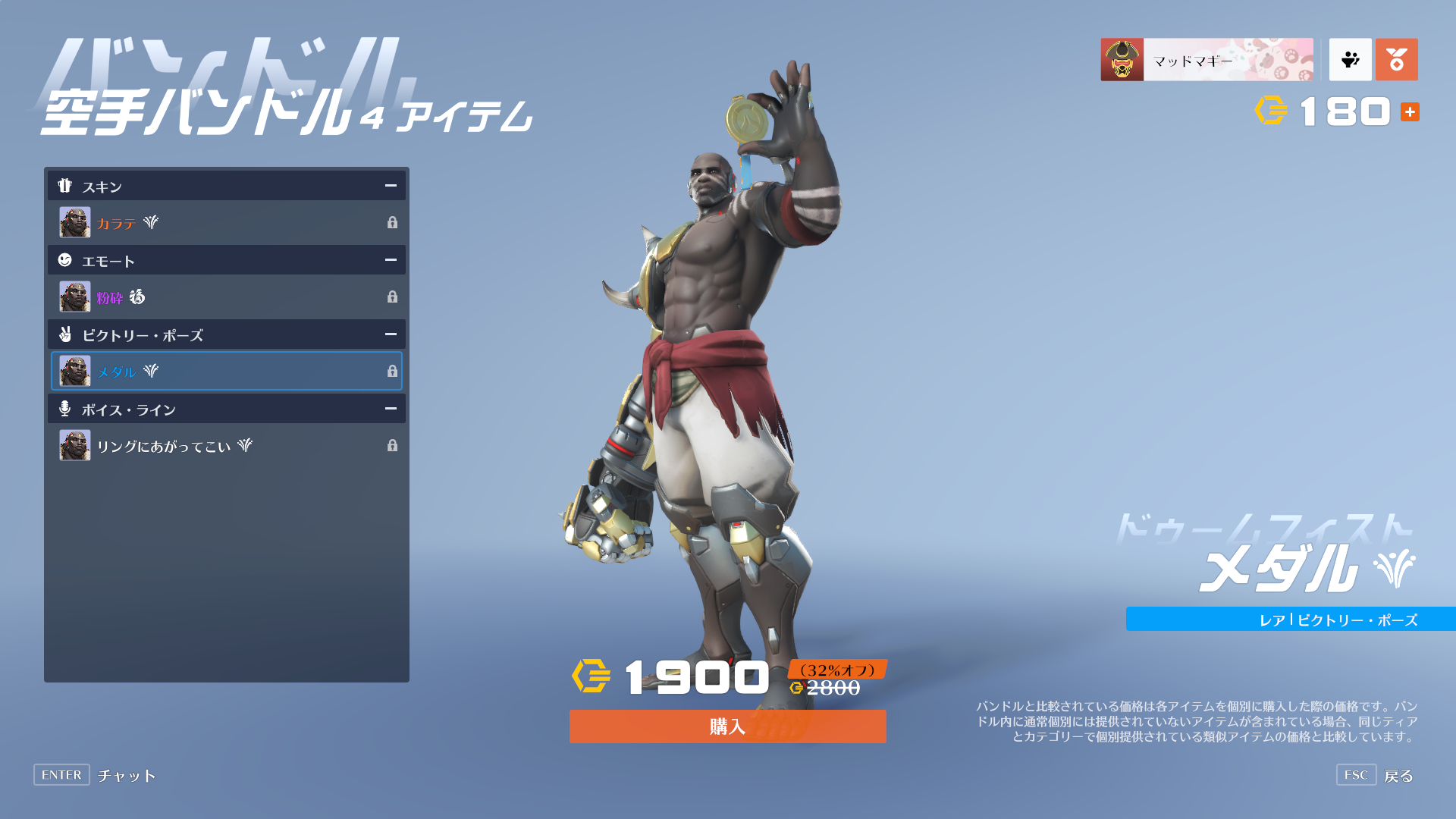Screen dimensions: 1456x819
Task: Collapse the ビクトリー・ポーズ category header
Action: 391,334
